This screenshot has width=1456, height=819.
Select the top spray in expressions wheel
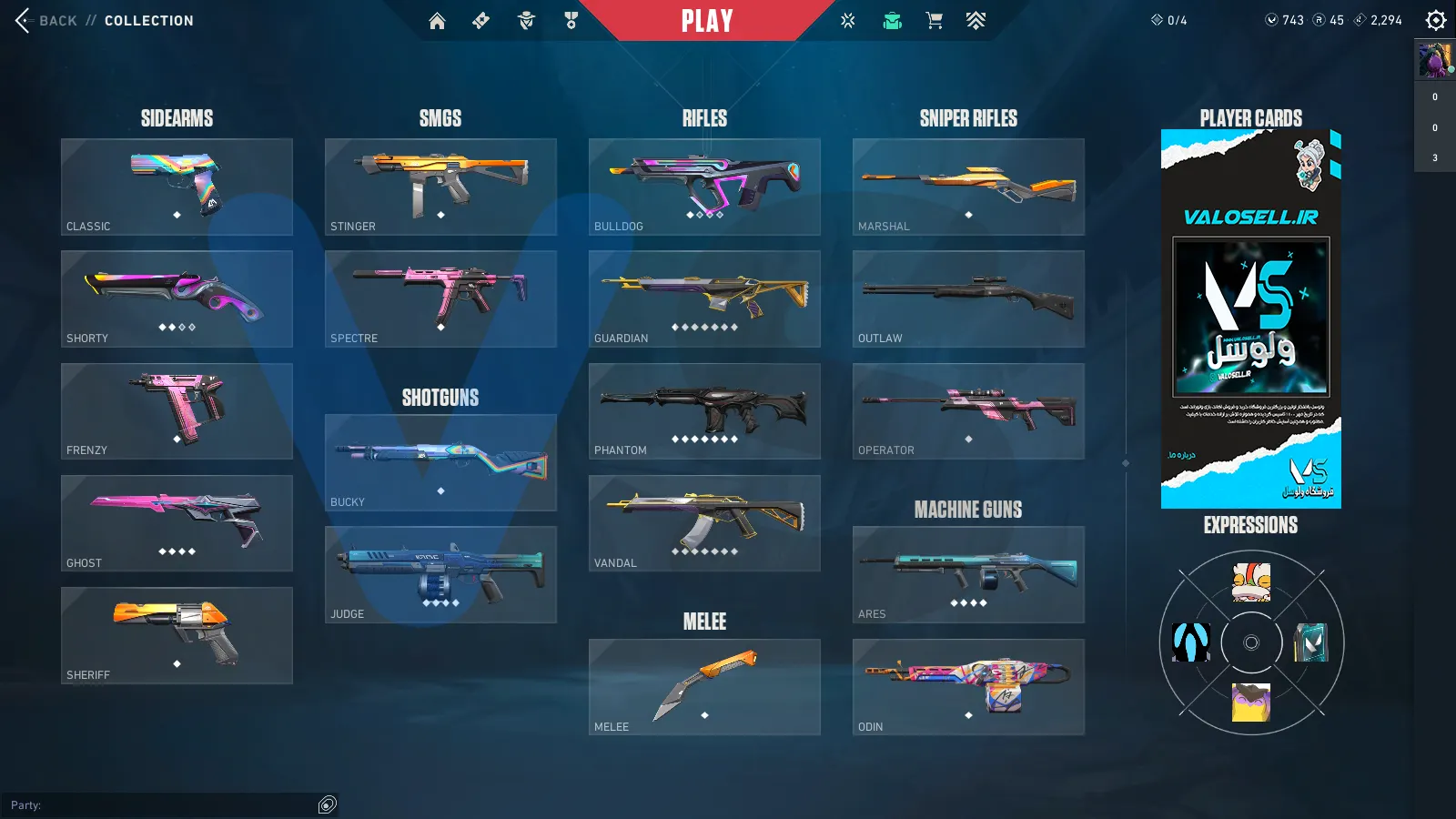click(x=1251, y=582)
